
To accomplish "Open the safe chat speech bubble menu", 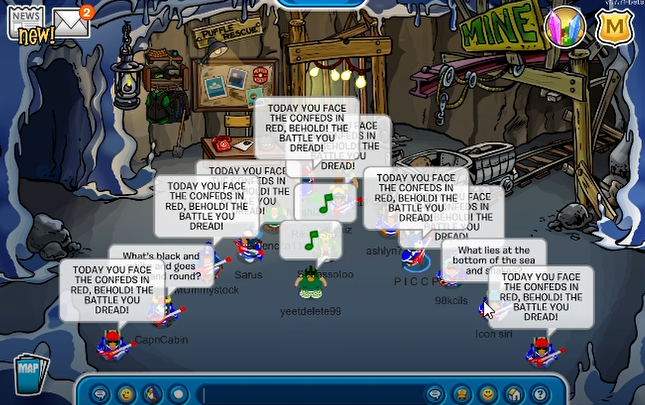I will (100, 392).
